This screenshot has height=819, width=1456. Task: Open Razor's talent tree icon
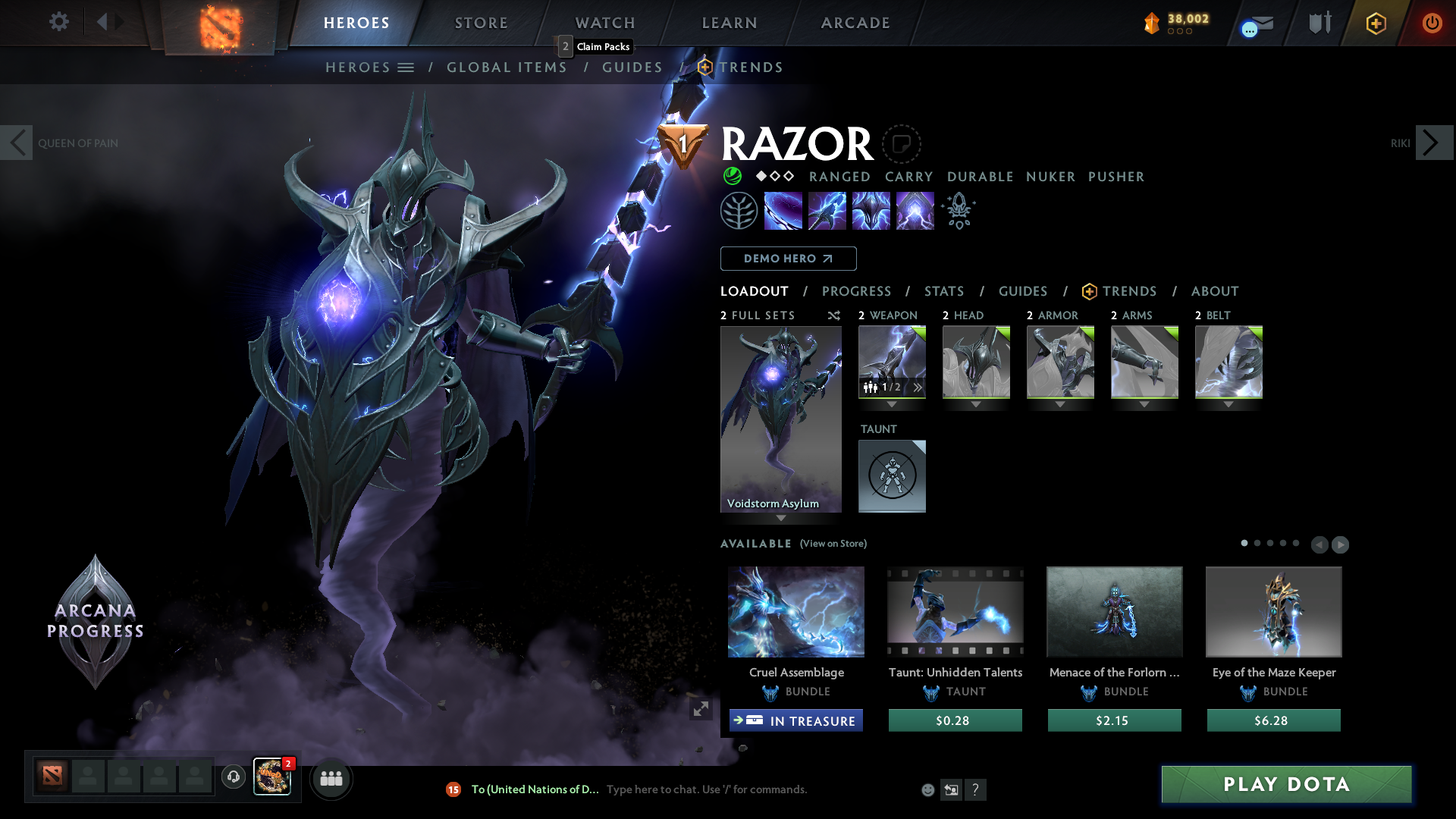point(739,210)
